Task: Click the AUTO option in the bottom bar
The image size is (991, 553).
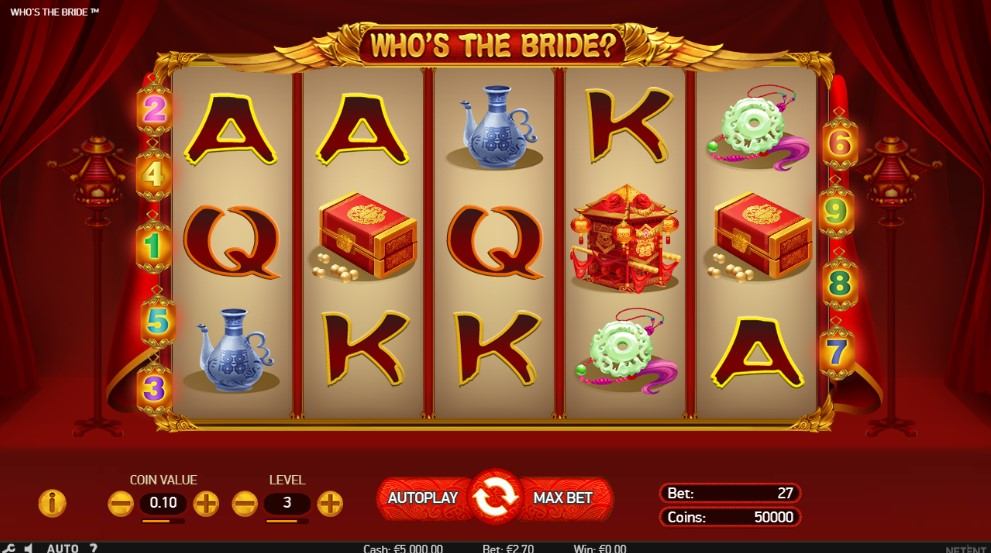Action: [x=62, y=548]
